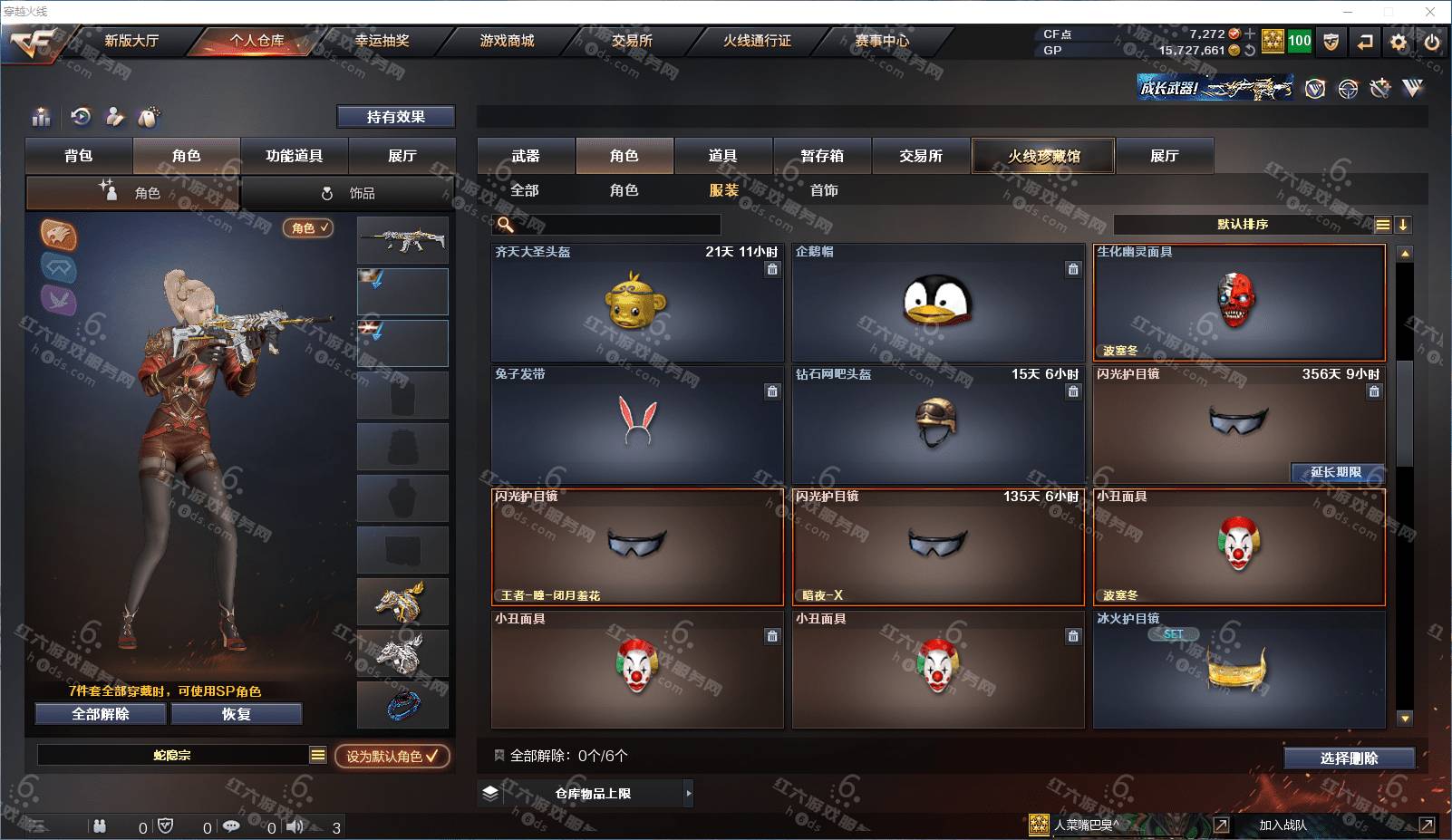The height and width of the screenshot is (840, 1452).
Task: Show the 首饰 accessories sub-category
Action: coord(824,190)
